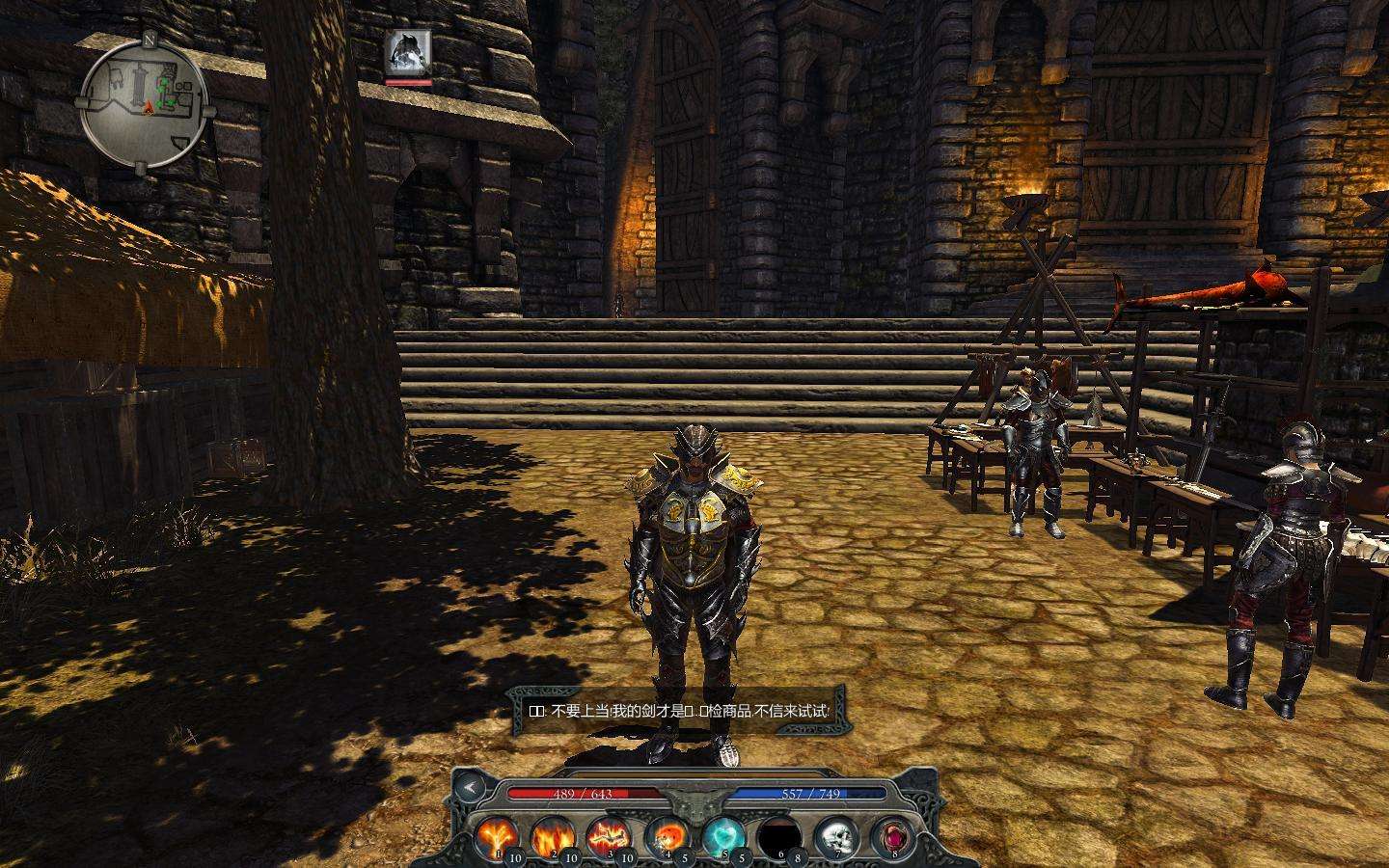Select the creature companion portrait
Image resolution: width=1389 pixels, height=868 pixels.
[x=408, y=54]
